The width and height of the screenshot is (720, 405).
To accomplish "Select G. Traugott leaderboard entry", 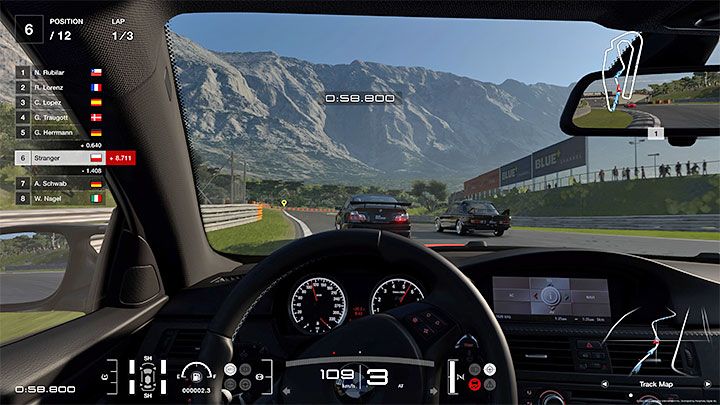I will click(60, 117).
